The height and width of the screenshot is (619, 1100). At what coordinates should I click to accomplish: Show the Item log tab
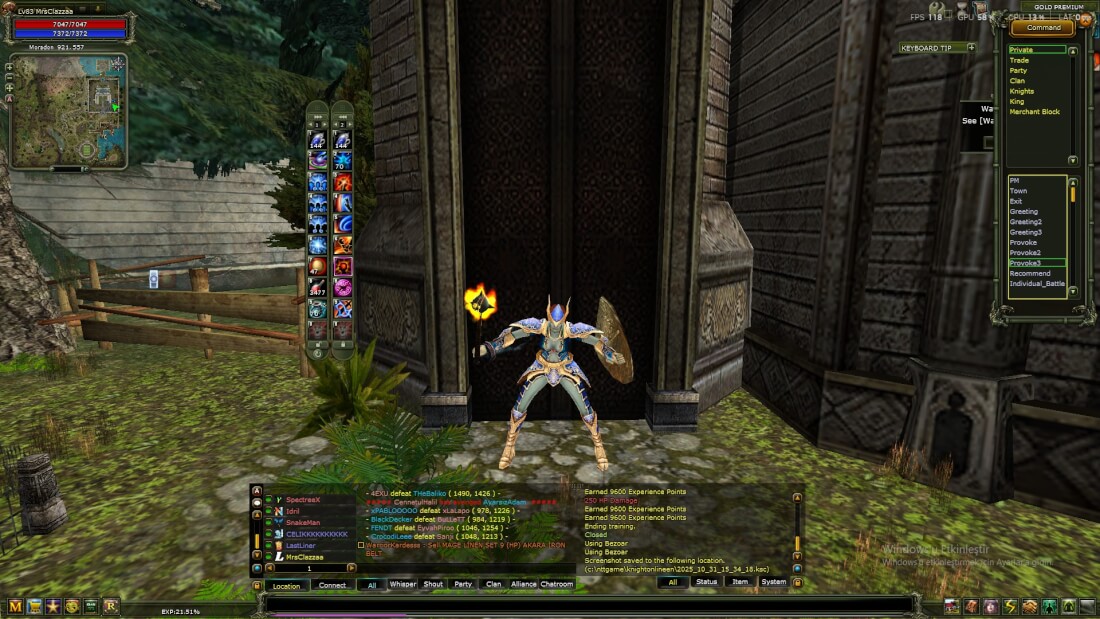[739, 581]
